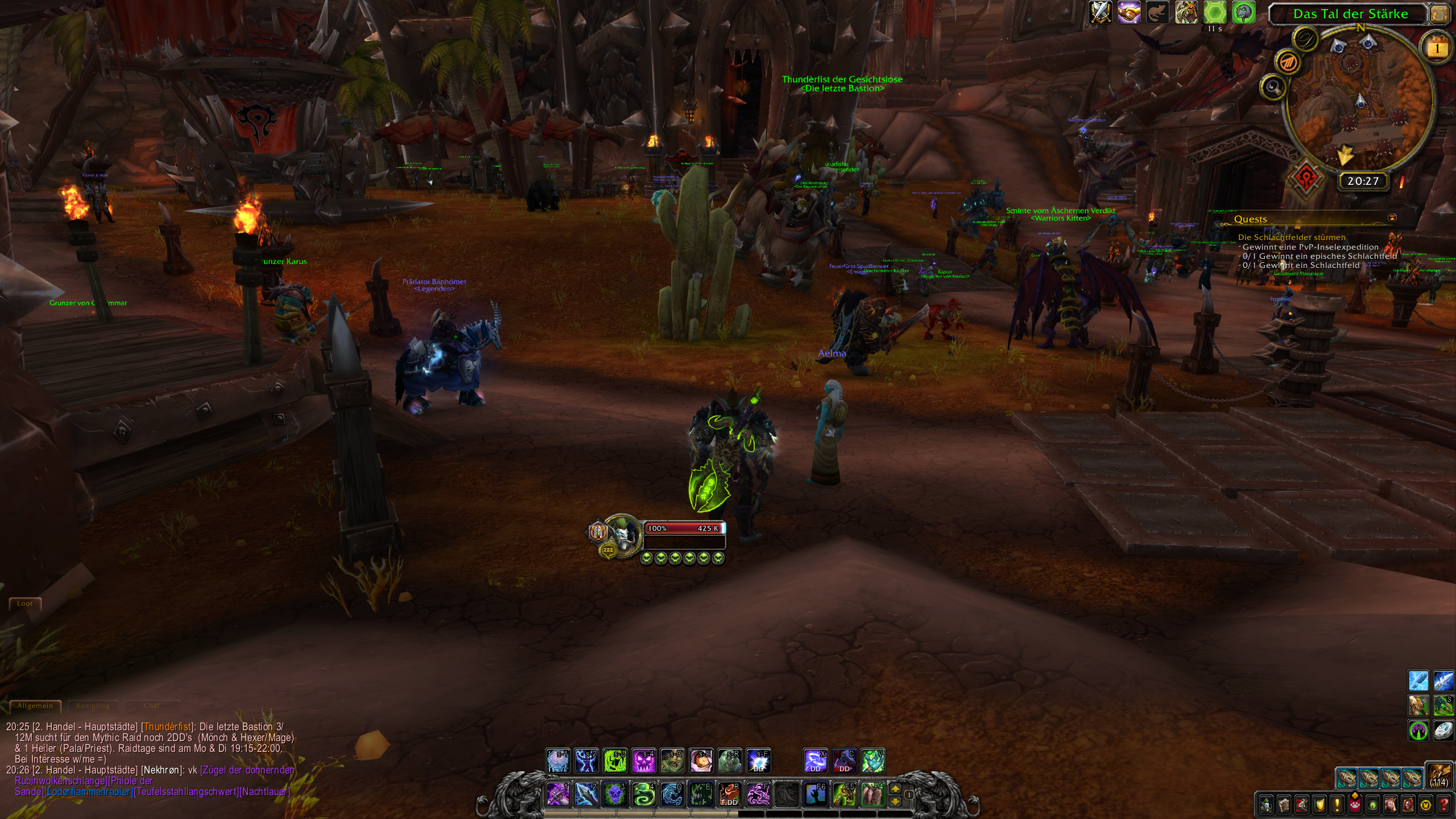
Task: Open the Dungeon Finder green eye icon
Action: pyautogui.click(x=1372, y=804)
